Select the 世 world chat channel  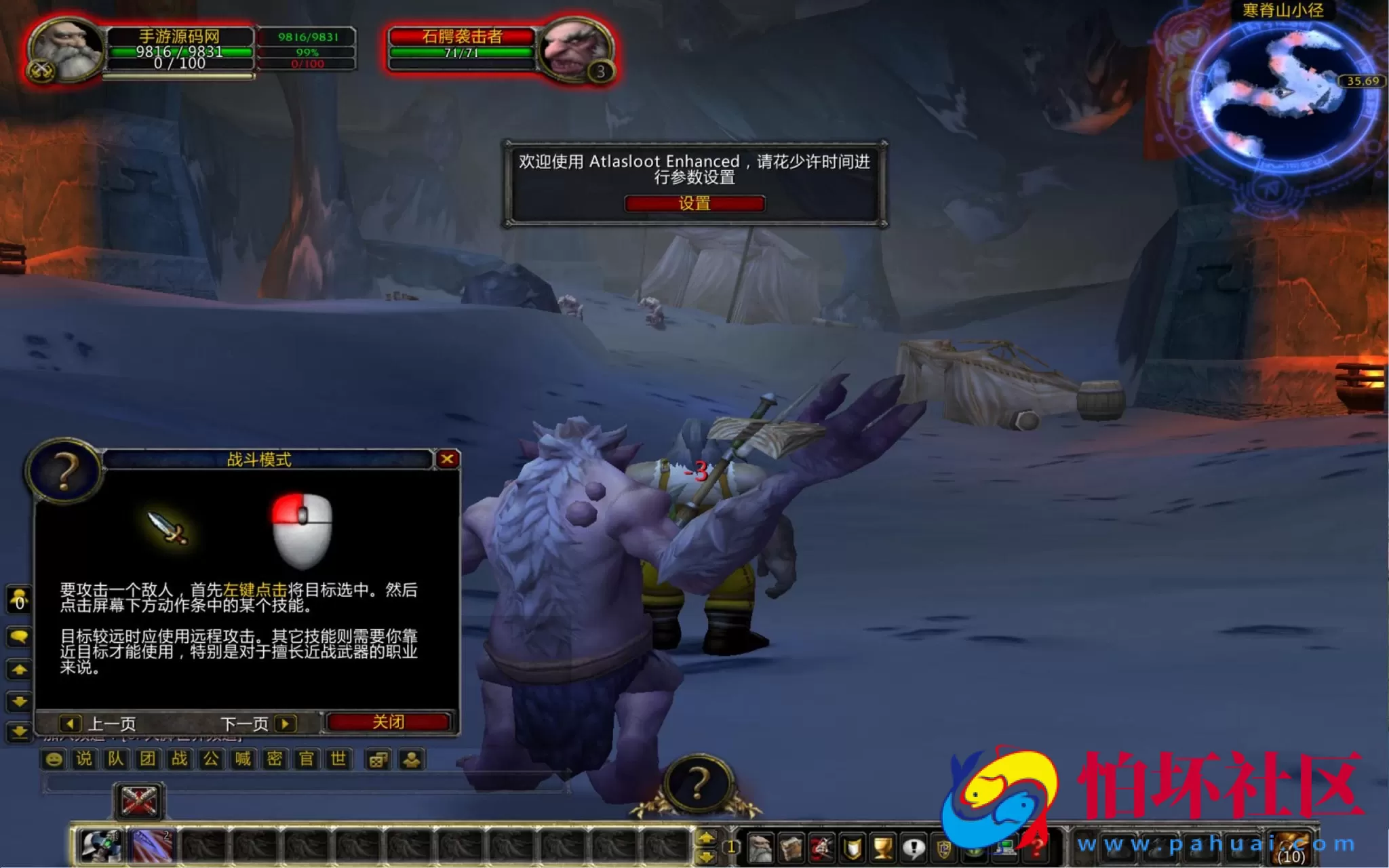click(x=338, y=759)
